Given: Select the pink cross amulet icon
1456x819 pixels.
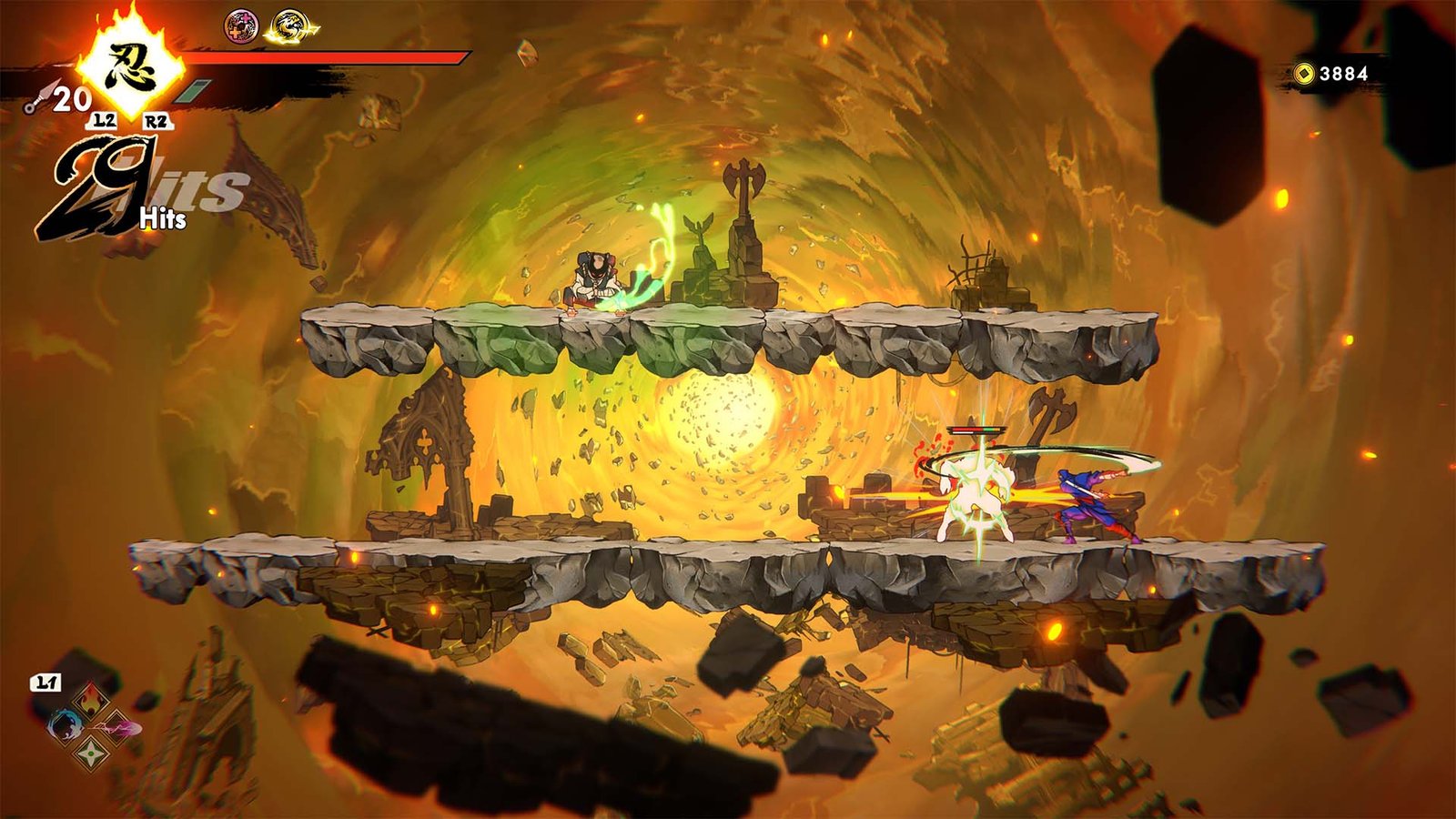Looking at the screenshot, I should click(241, 26).
